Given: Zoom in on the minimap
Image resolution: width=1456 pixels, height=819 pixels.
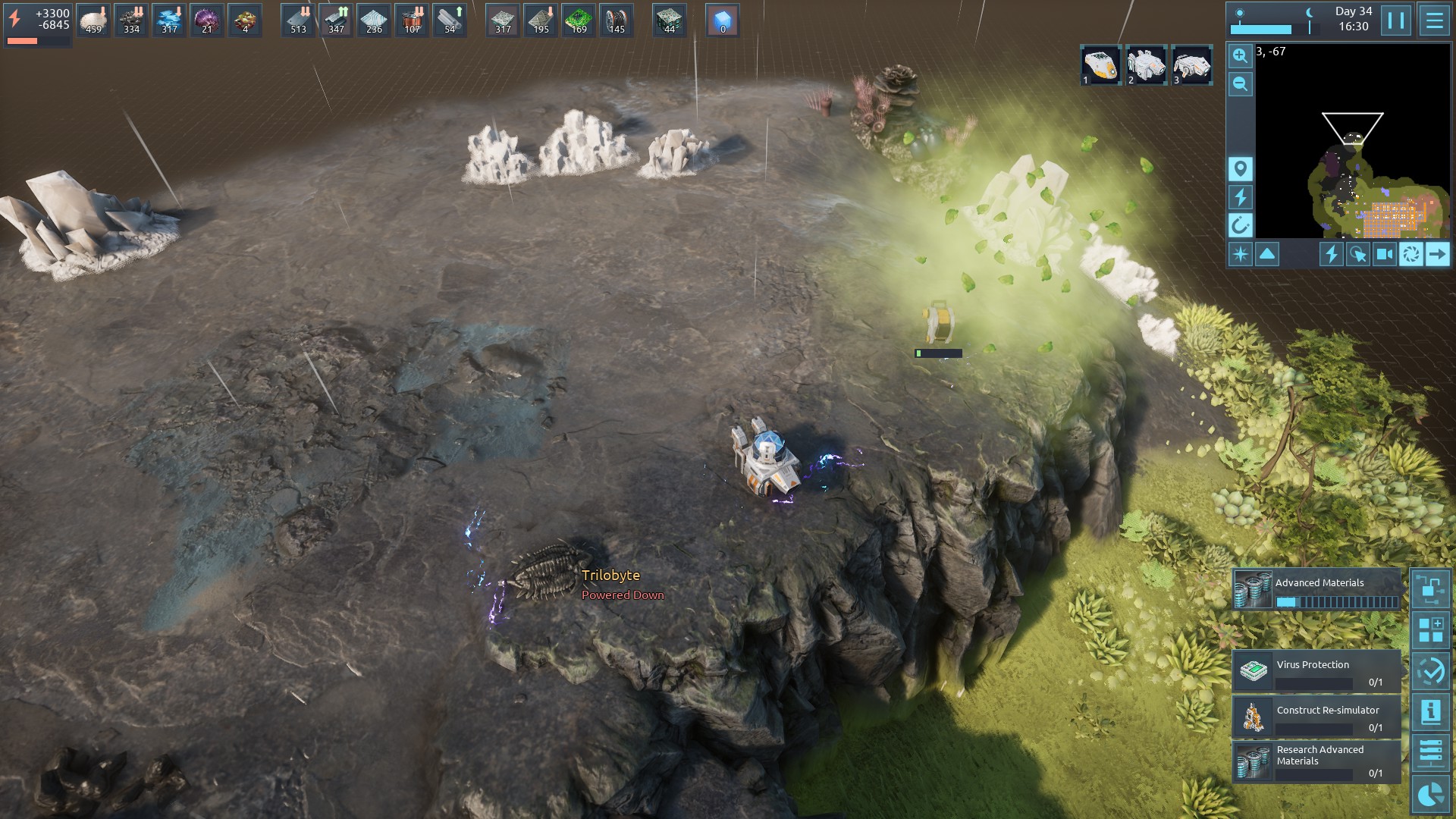Looking at the screenshot, I should (x=1240, y=56).
